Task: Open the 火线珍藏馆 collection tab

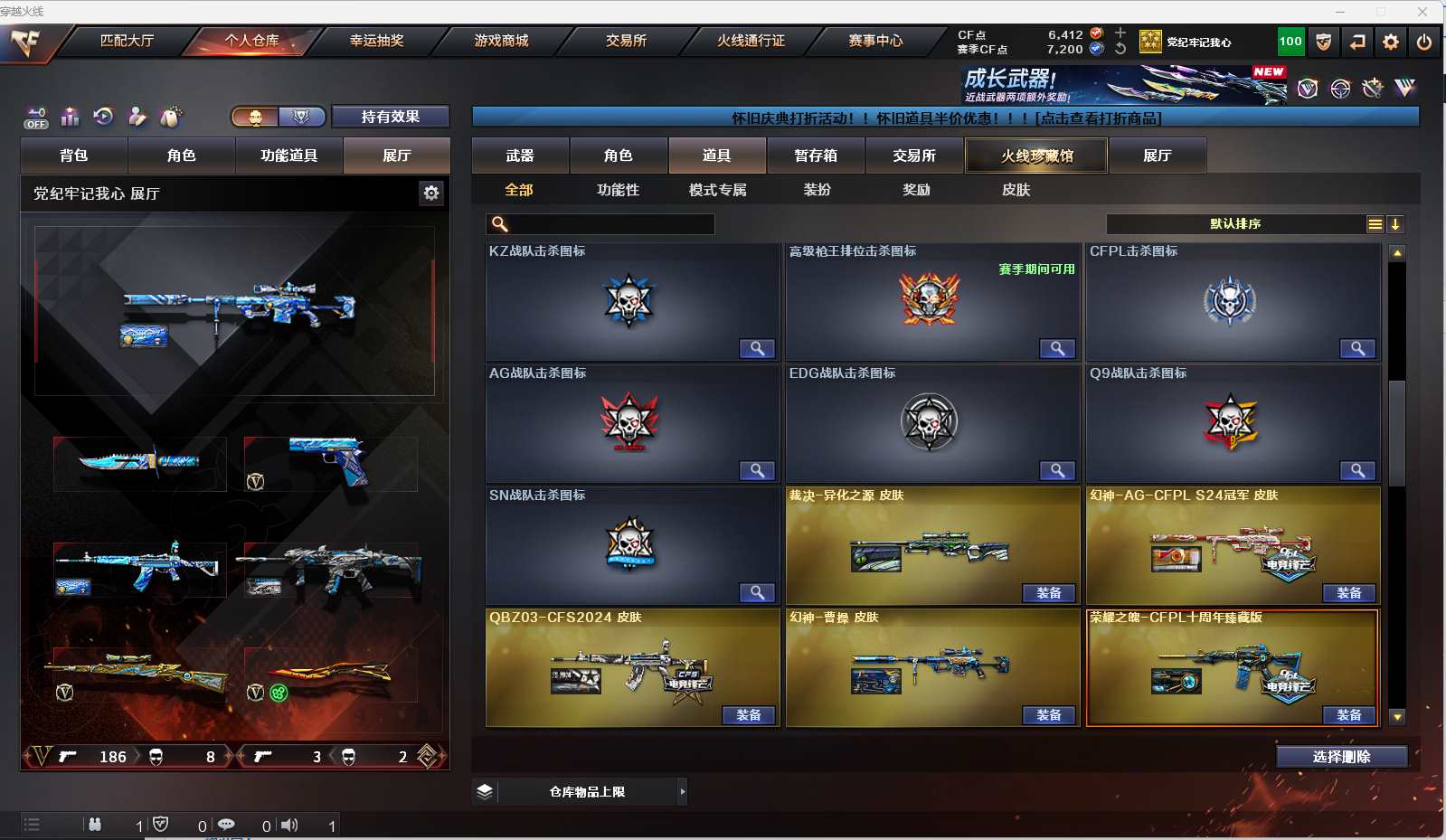Action: click(x=1036, y=156)
